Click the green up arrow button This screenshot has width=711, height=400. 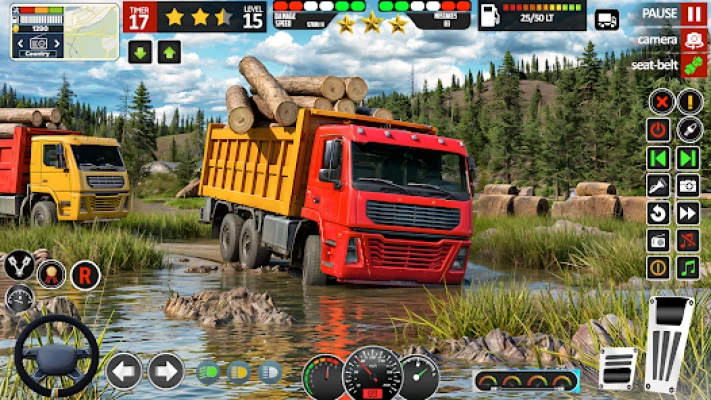pyautogui.click(x=169, y=52)
